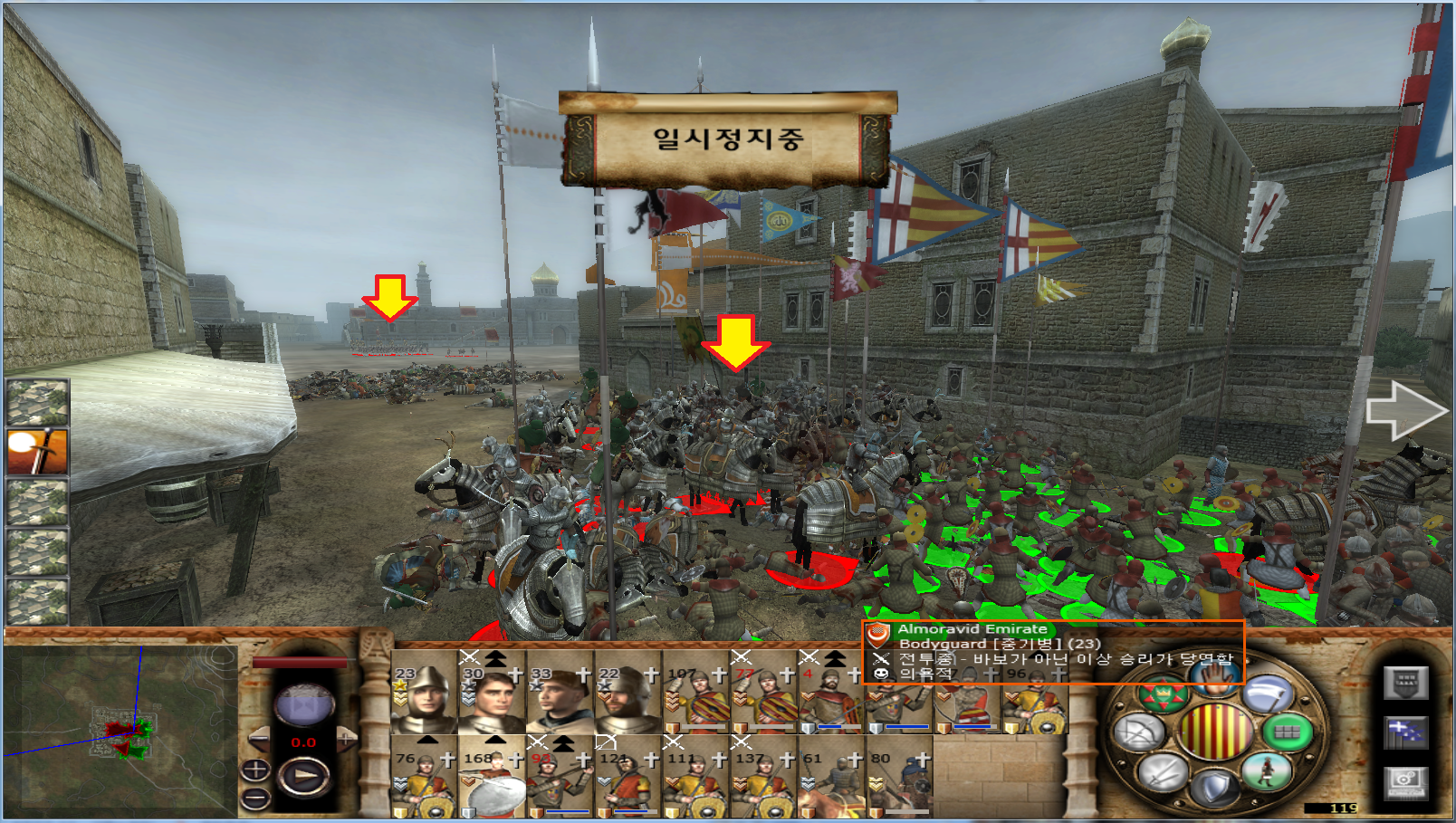Image resolution: width=1456 pixels, height=823 pixels.
Task: Zoom out the minimap with minus button
Action: [255, 799]
